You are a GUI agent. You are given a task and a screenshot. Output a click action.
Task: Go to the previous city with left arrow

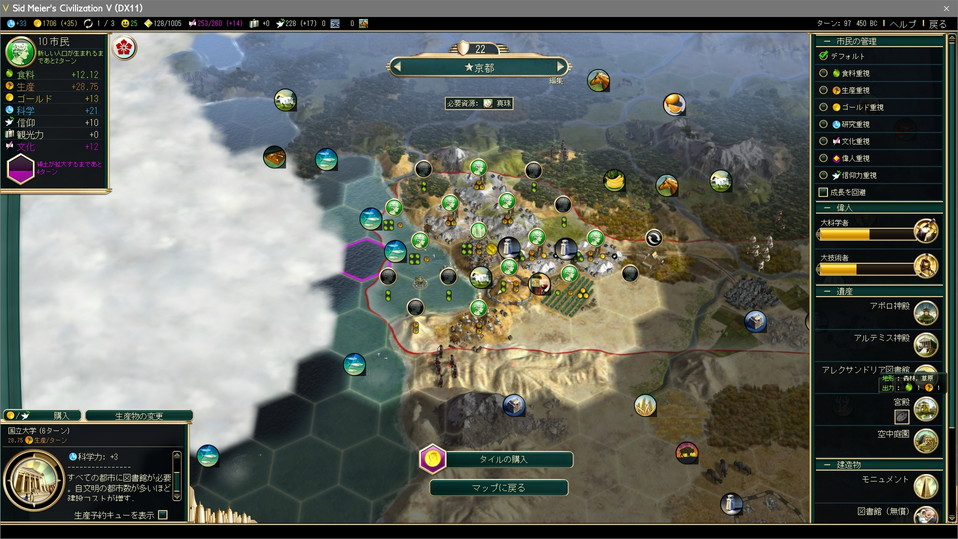click(397, 67)
